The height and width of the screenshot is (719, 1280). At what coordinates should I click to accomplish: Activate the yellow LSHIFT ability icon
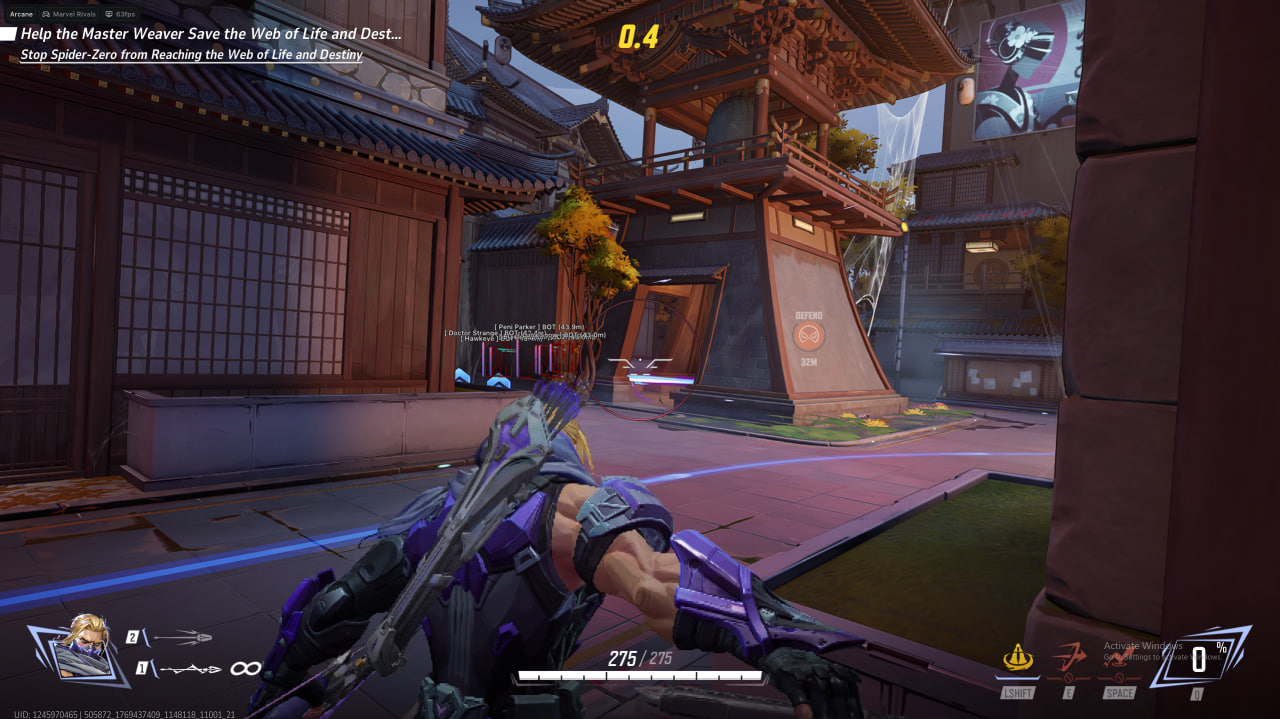pos(1017,658)
